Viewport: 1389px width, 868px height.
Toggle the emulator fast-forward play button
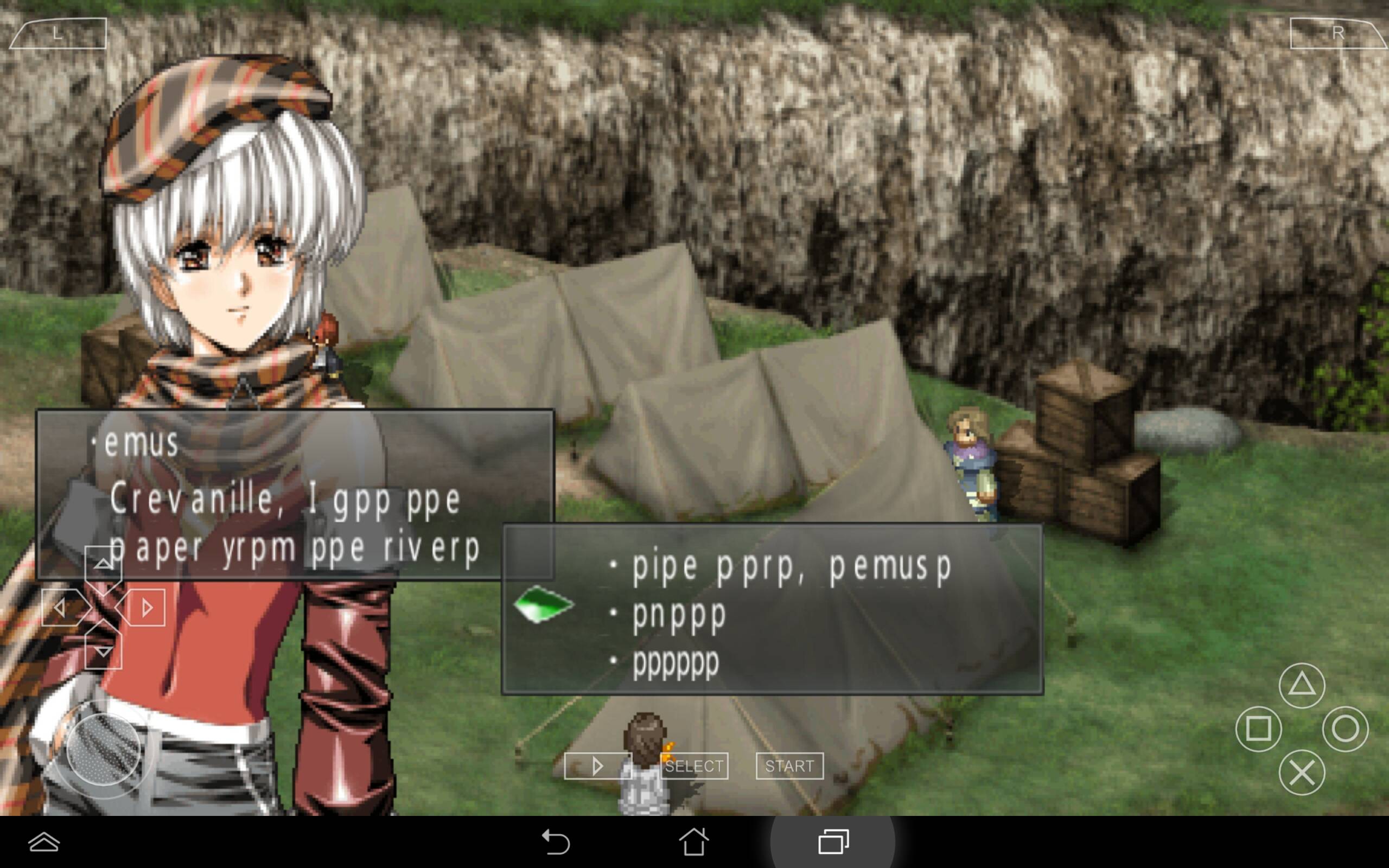pos(597,766)
